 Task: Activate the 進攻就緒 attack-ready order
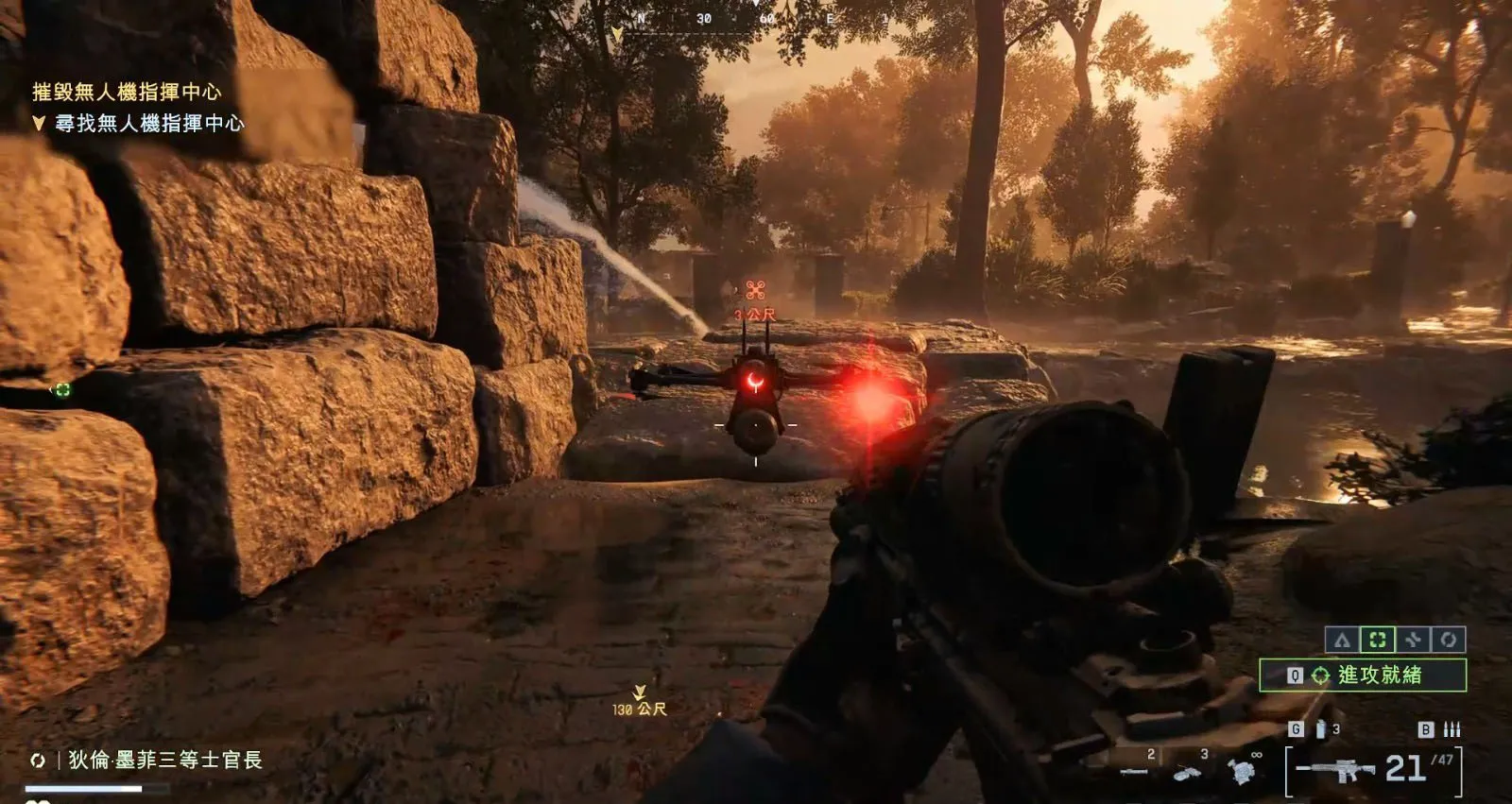(1363, 675)
